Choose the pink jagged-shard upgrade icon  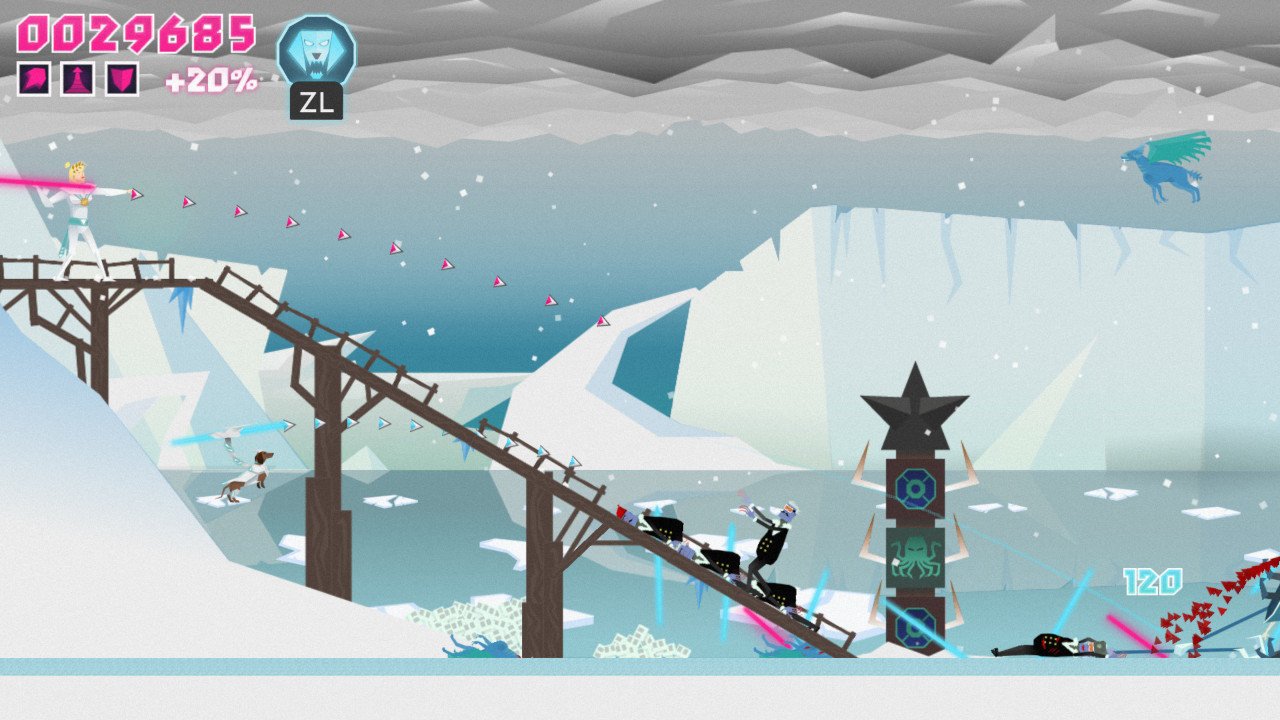(x=34, y=79)
